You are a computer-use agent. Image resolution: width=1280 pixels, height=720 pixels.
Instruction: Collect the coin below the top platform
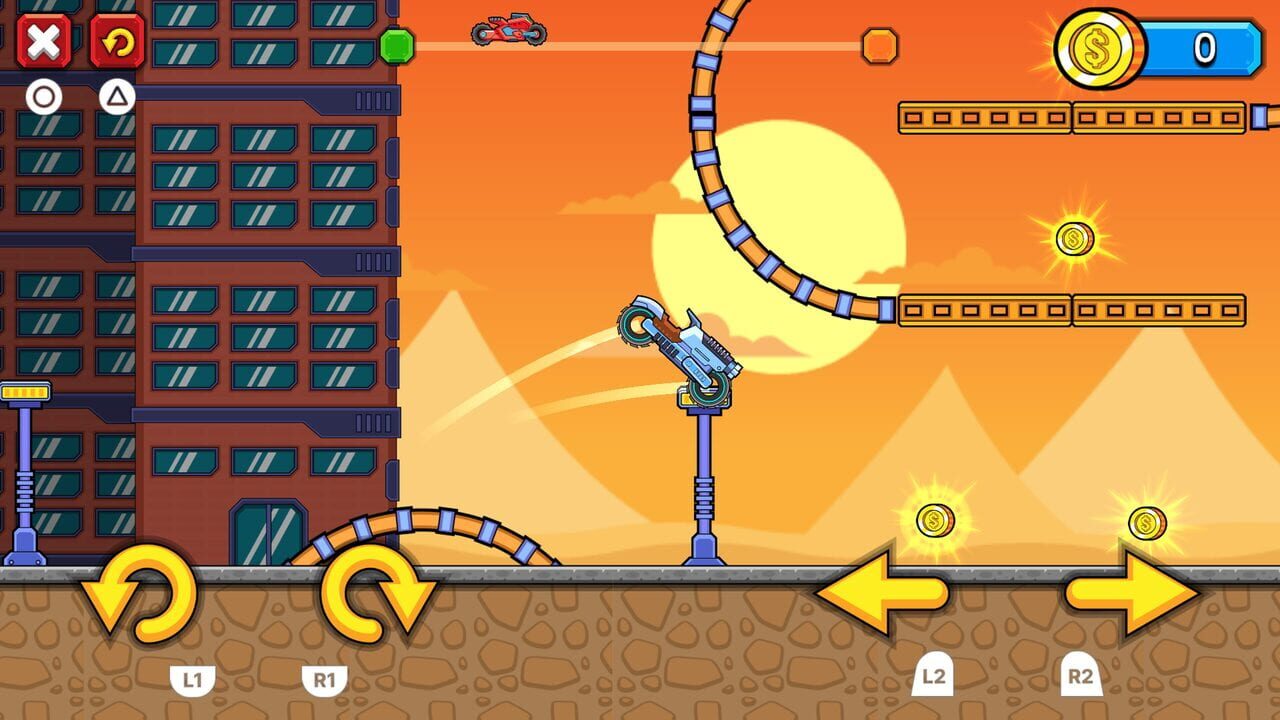coord(1074,239)
